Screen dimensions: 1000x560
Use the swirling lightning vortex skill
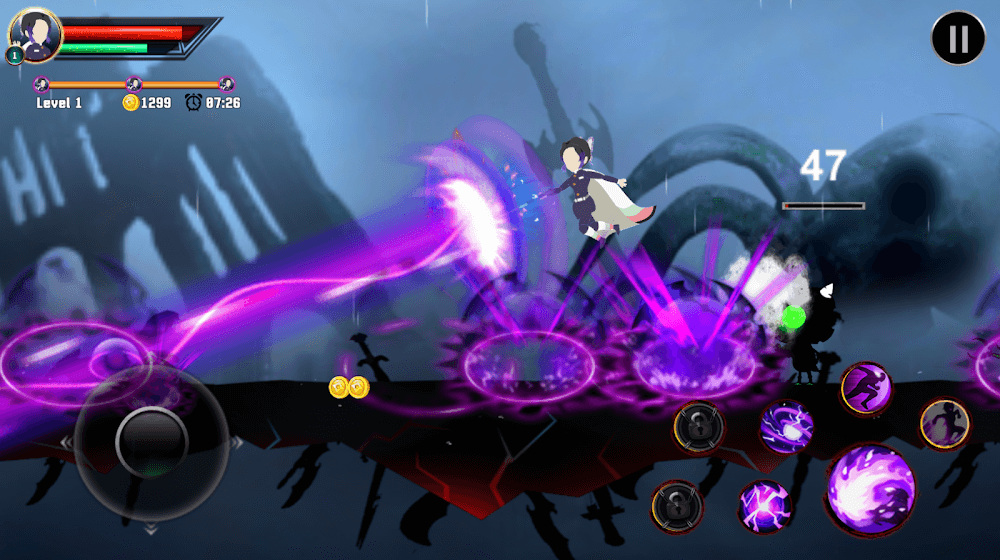(x=786, y=428)
